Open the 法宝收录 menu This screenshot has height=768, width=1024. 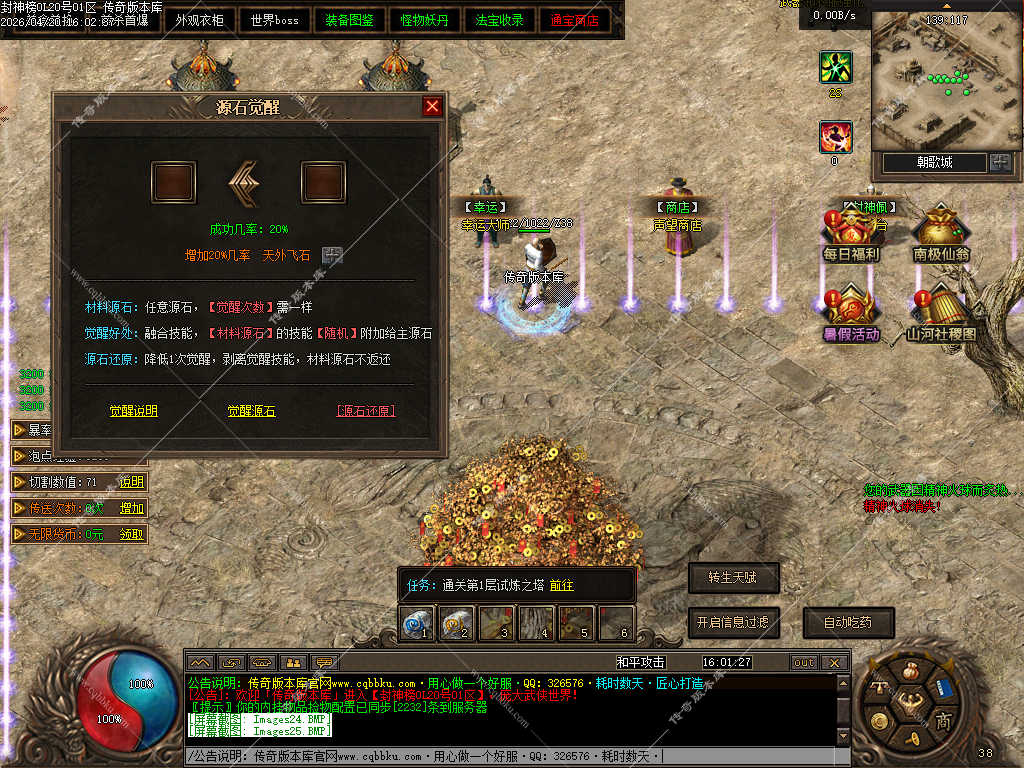(x=500, y=20)
